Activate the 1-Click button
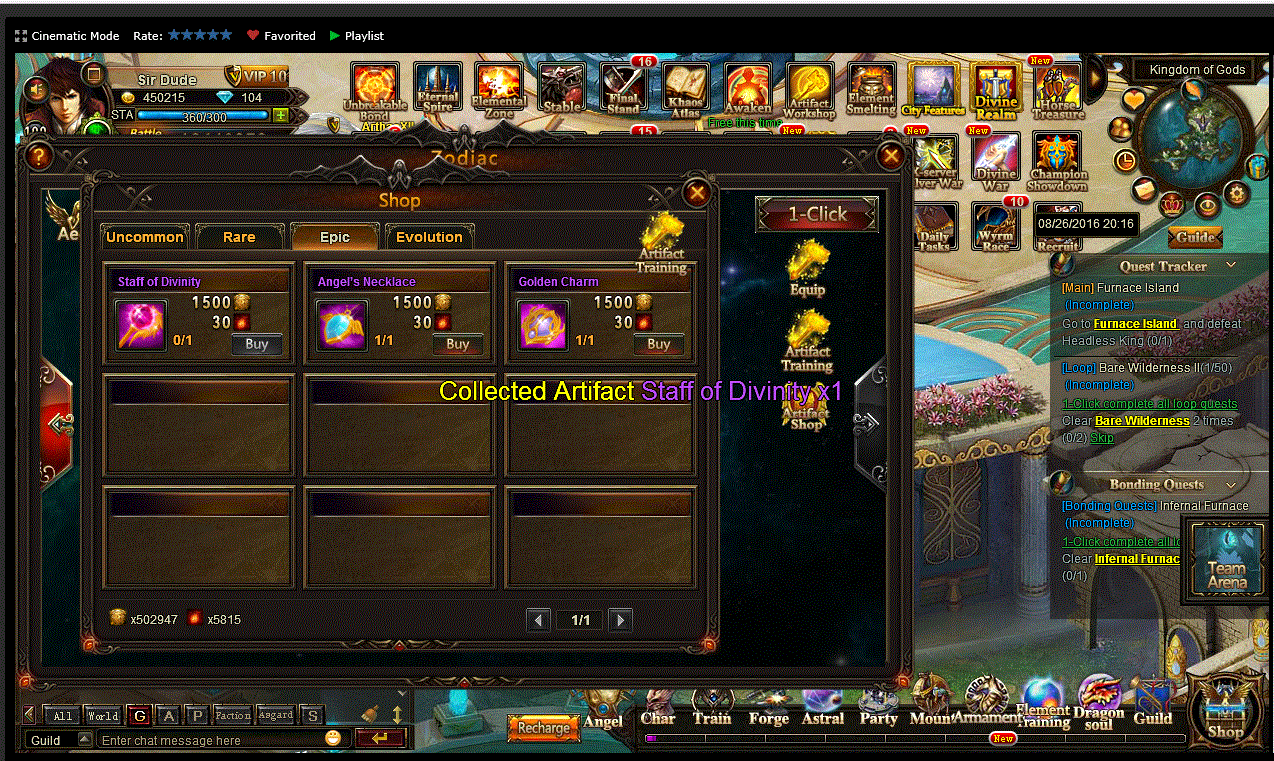Viewport: 1274px width, 761px height. 817,214
